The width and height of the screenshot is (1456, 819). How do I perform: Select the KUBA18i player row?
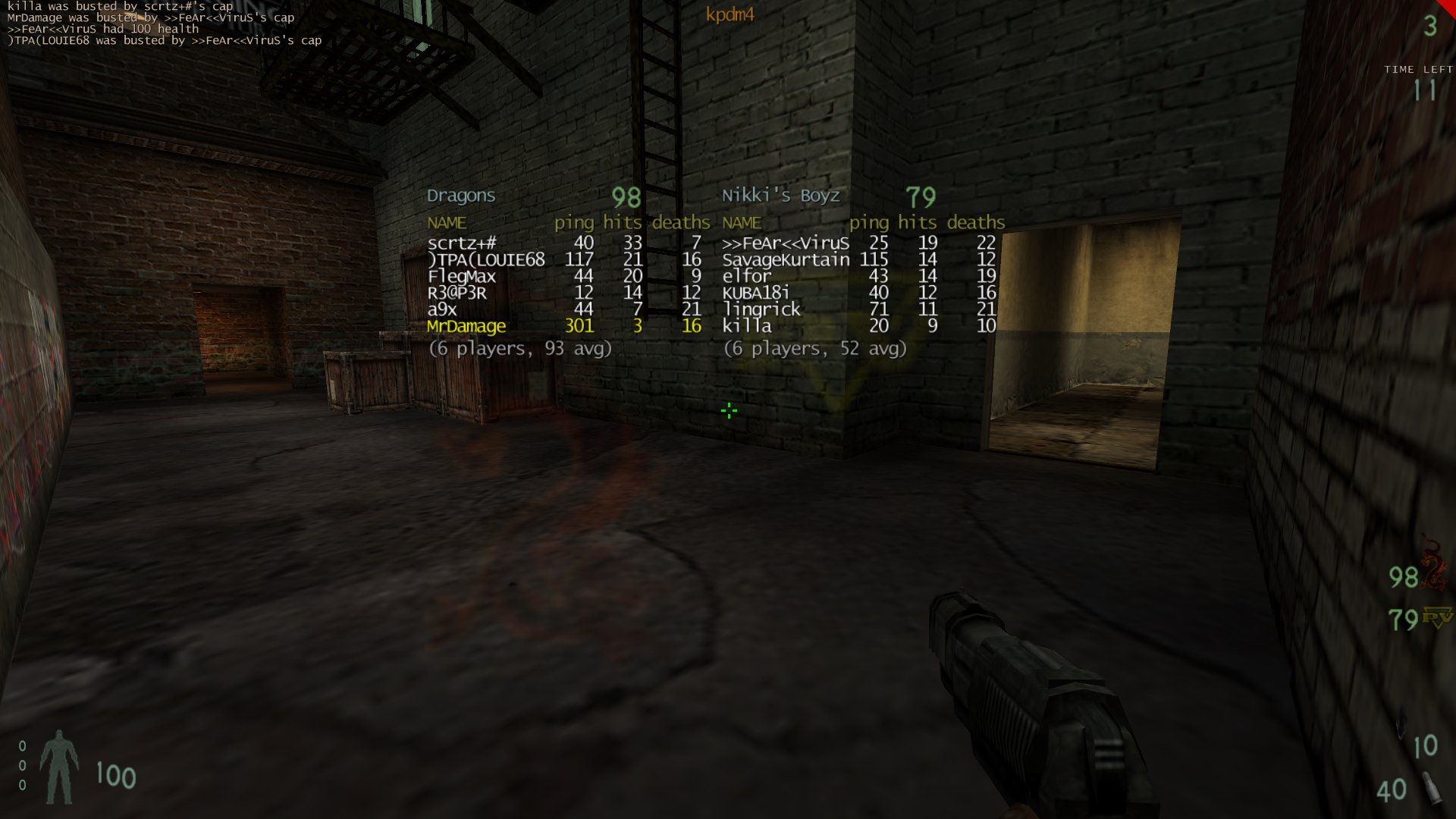(755, 293)
